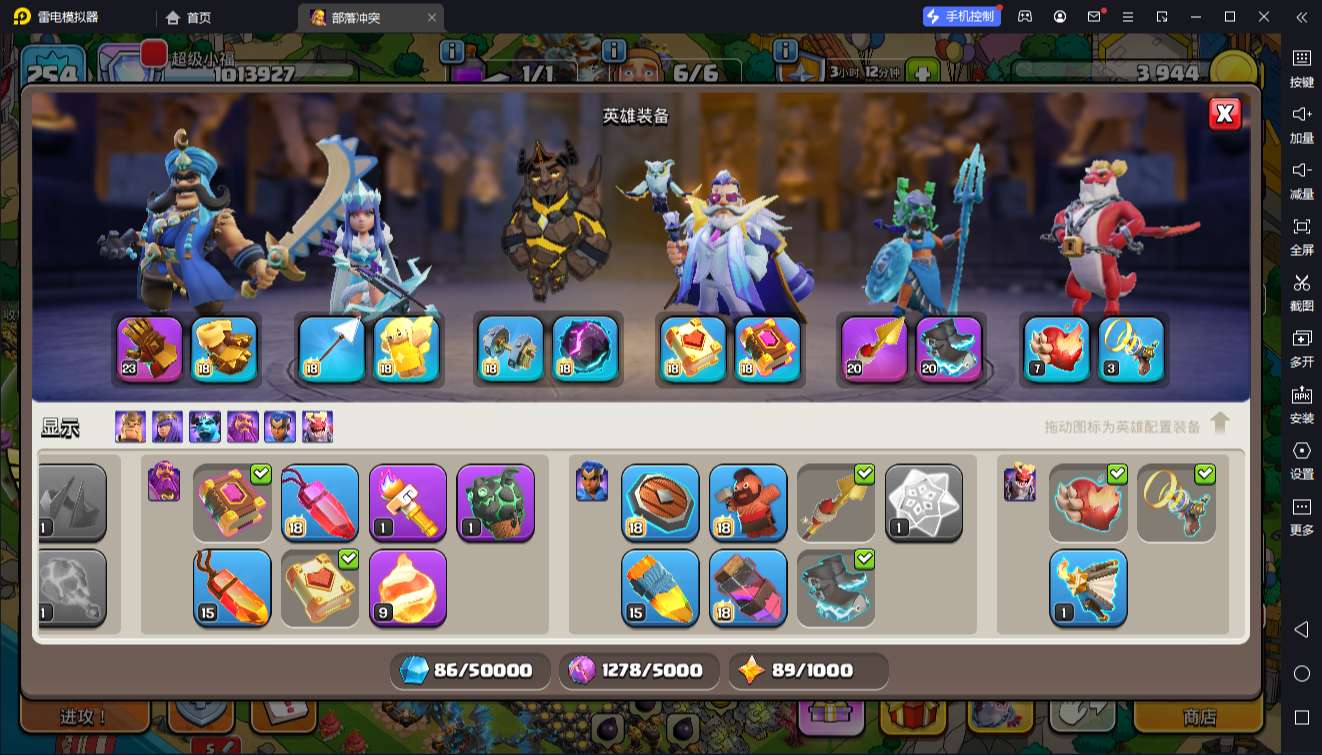The height and width of the screenshot is (755, 1322).
Task: Select the equipped Electro Boots, level 20
Action: click(949, 349)
